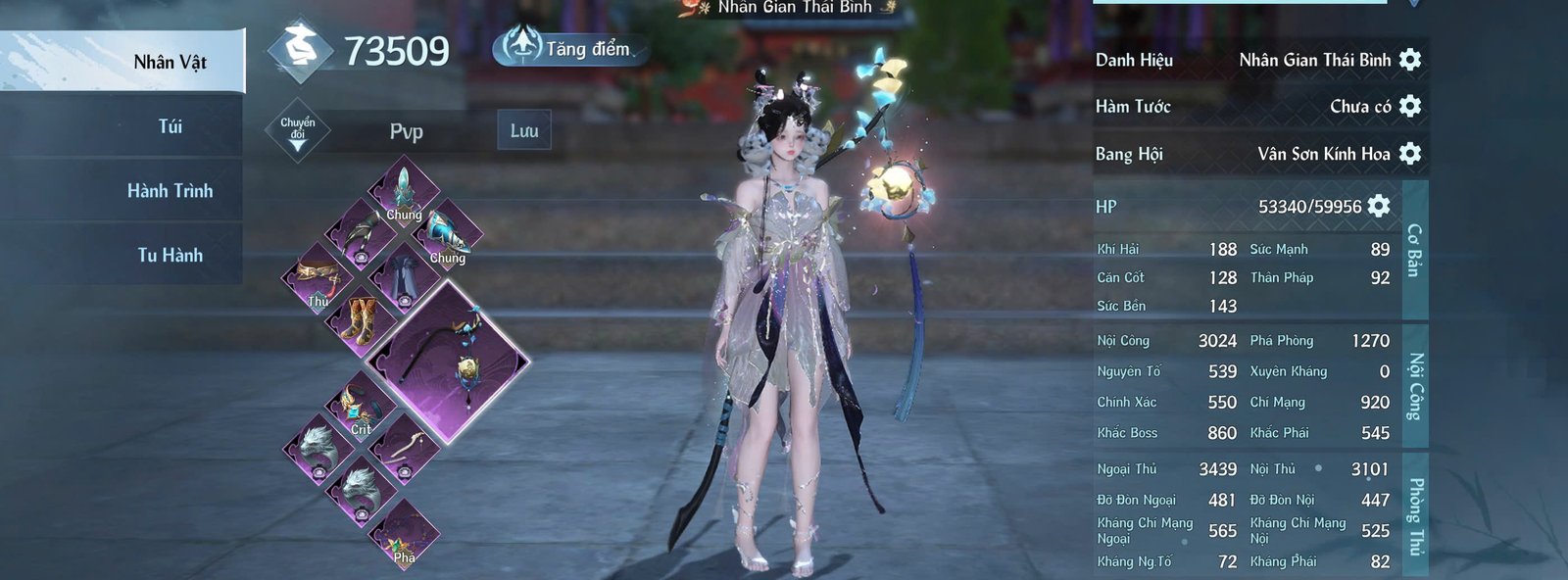The image size is (1568, 580).
Task: Open the Bang Hội guild gear
Action: click(x=1410, y=153)
